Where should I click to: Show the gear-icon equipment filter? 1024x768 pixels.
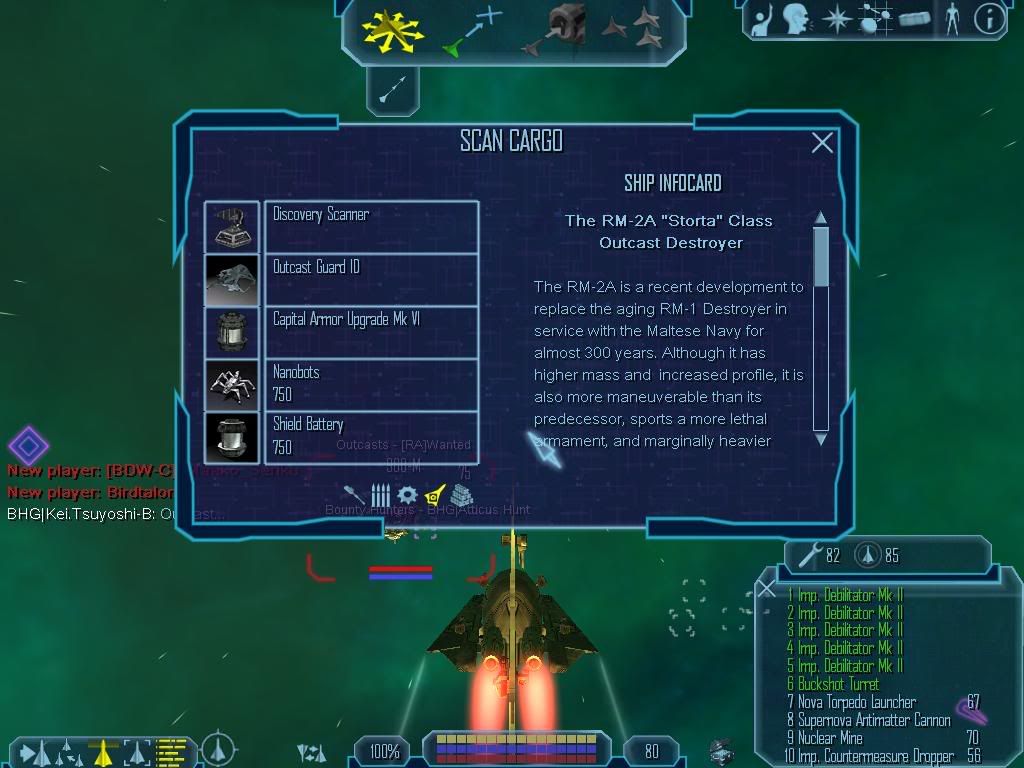407,495
